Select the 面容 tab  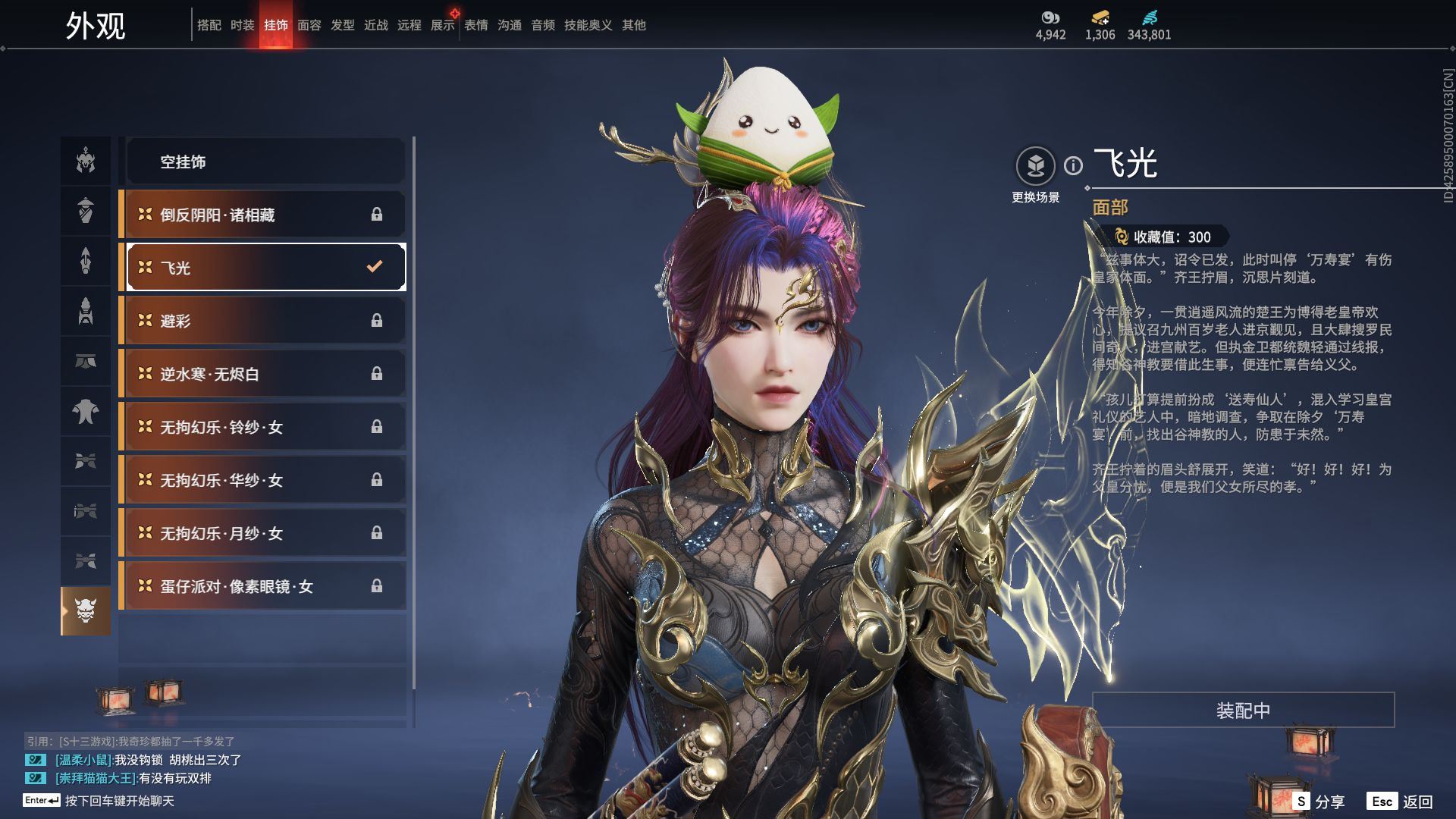pos(309,25)
